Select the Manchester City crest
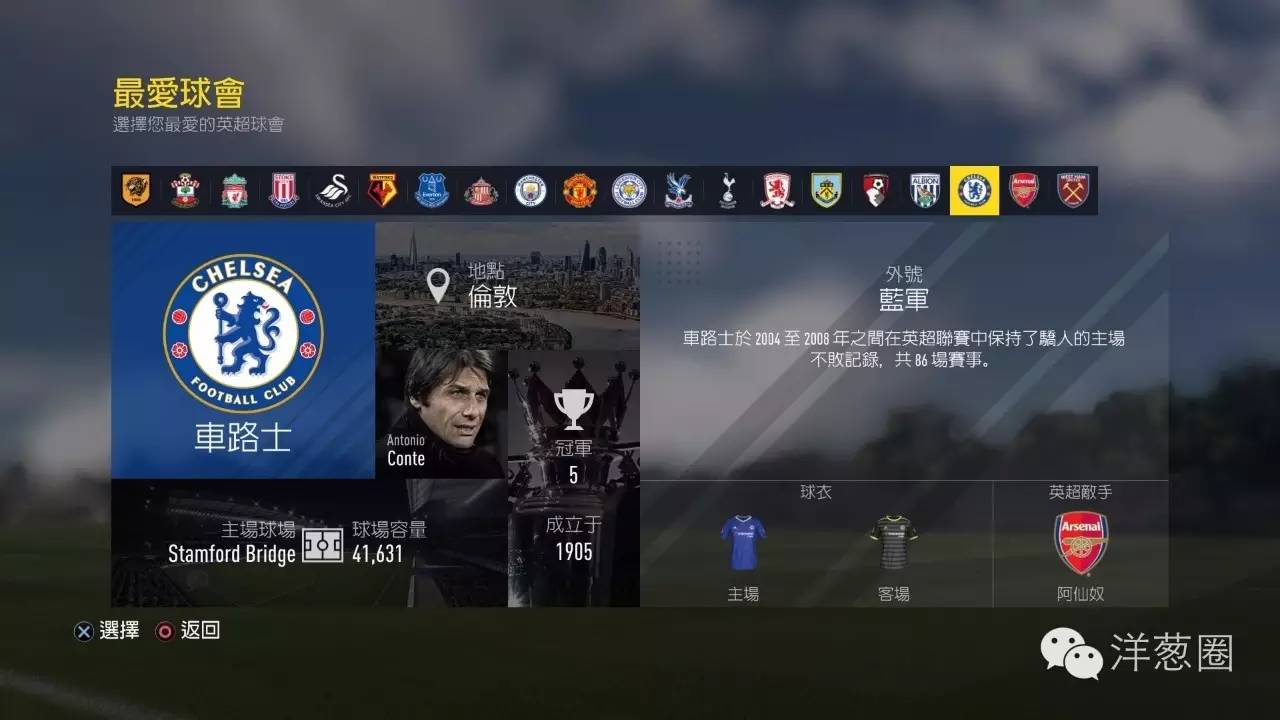The width and height of the screenshot is (1280, 720). (x=531, y=190)
